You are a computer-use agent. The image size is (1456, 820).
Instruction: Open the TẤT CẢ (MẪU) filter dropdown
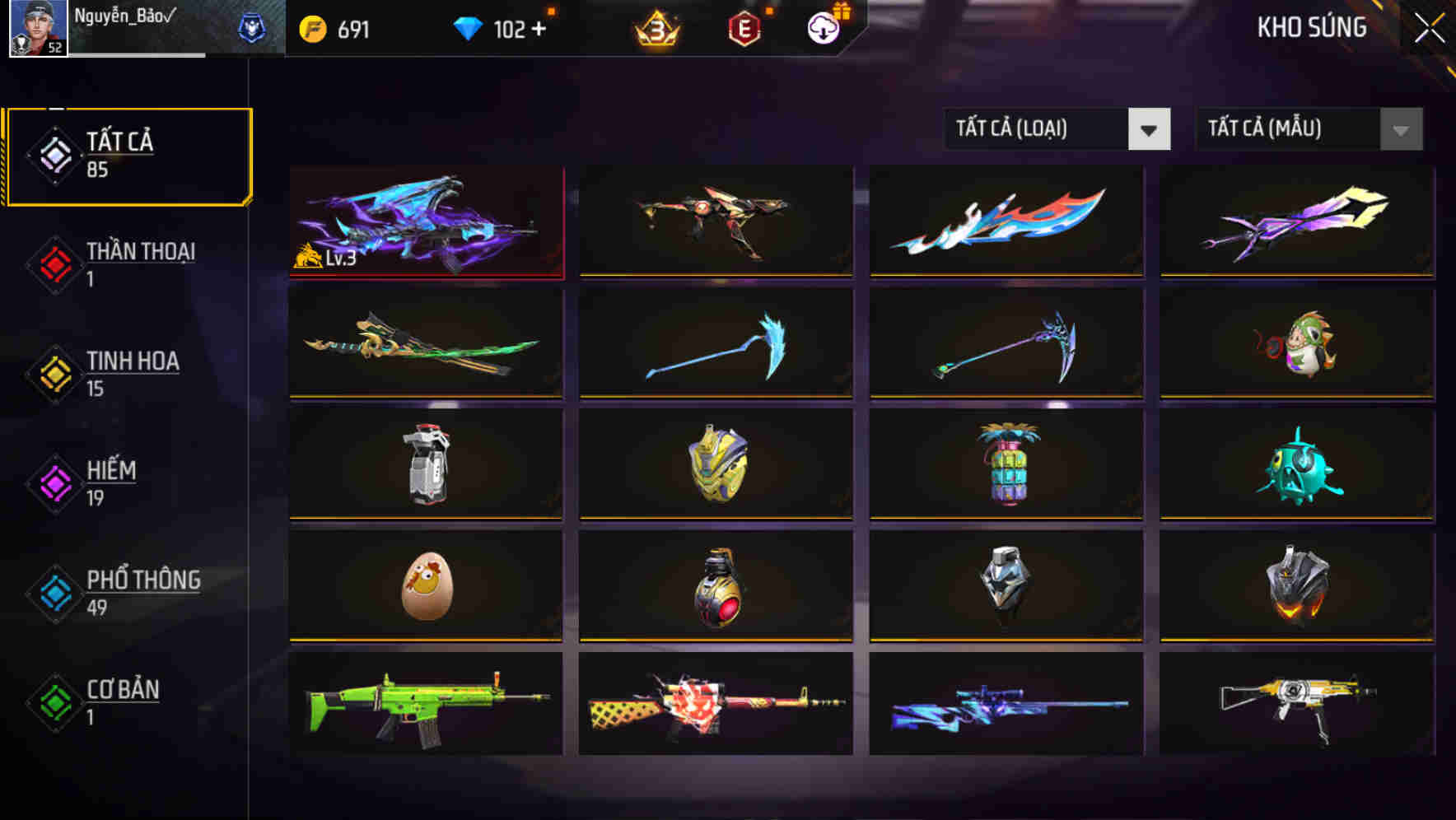point(1289,129)
